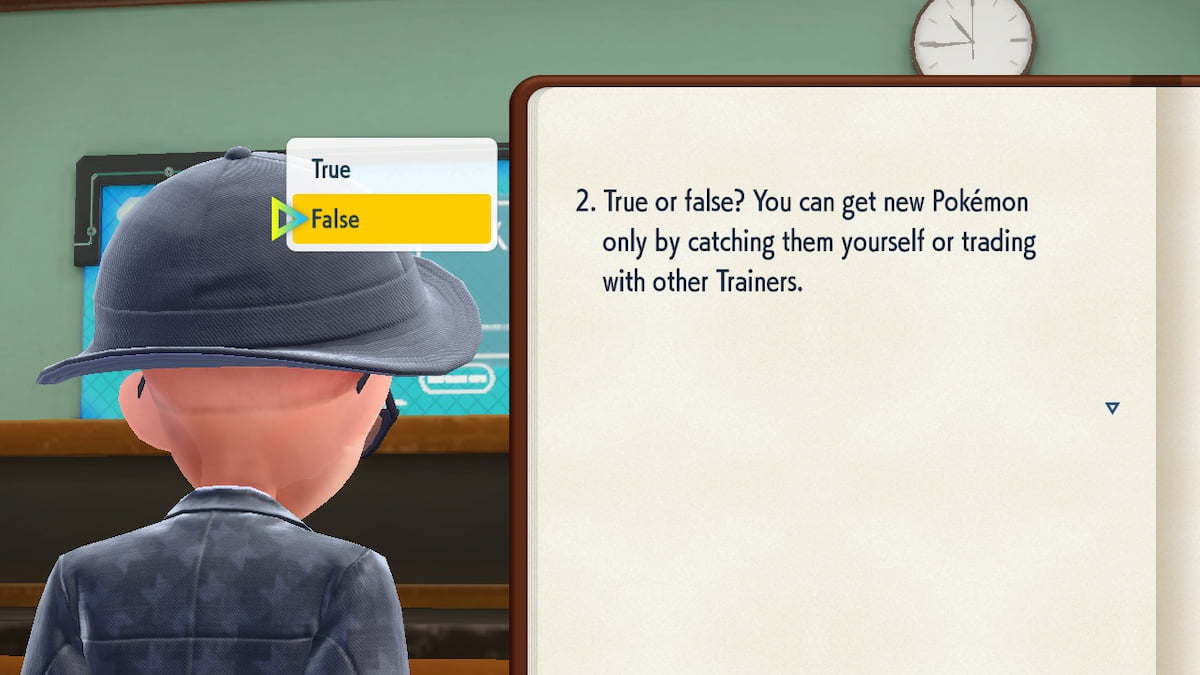1200x675 pixels.
Task: Choose the True answer option
Action: (391, 169)
